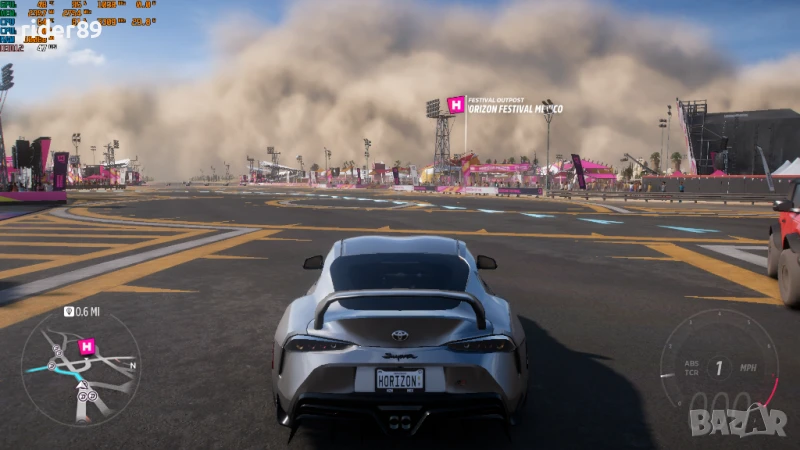Open the circular minimap
Viewport: 800px width, 450px height.
pos(80,367)
